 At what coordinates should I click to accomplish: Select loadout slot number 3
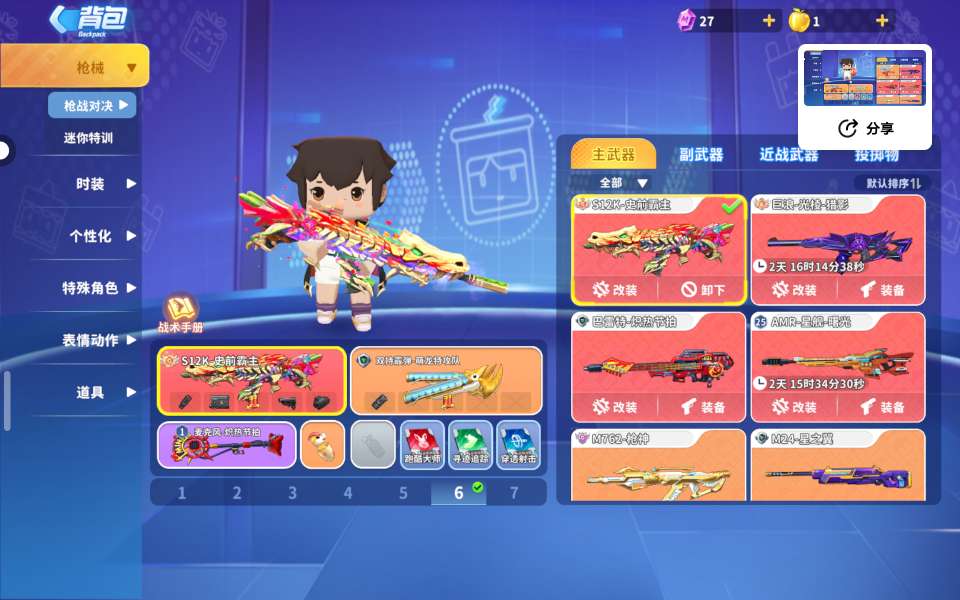coord(292,492)
